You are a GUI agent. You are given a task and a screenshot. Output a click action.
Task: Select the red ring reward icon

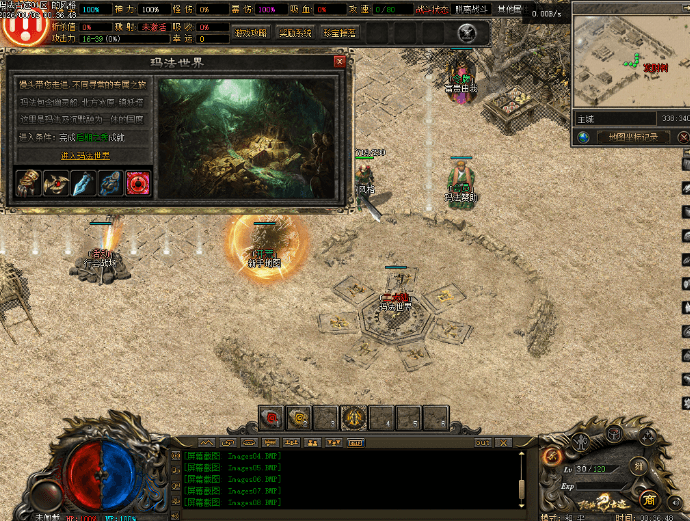tap(139, 183)
